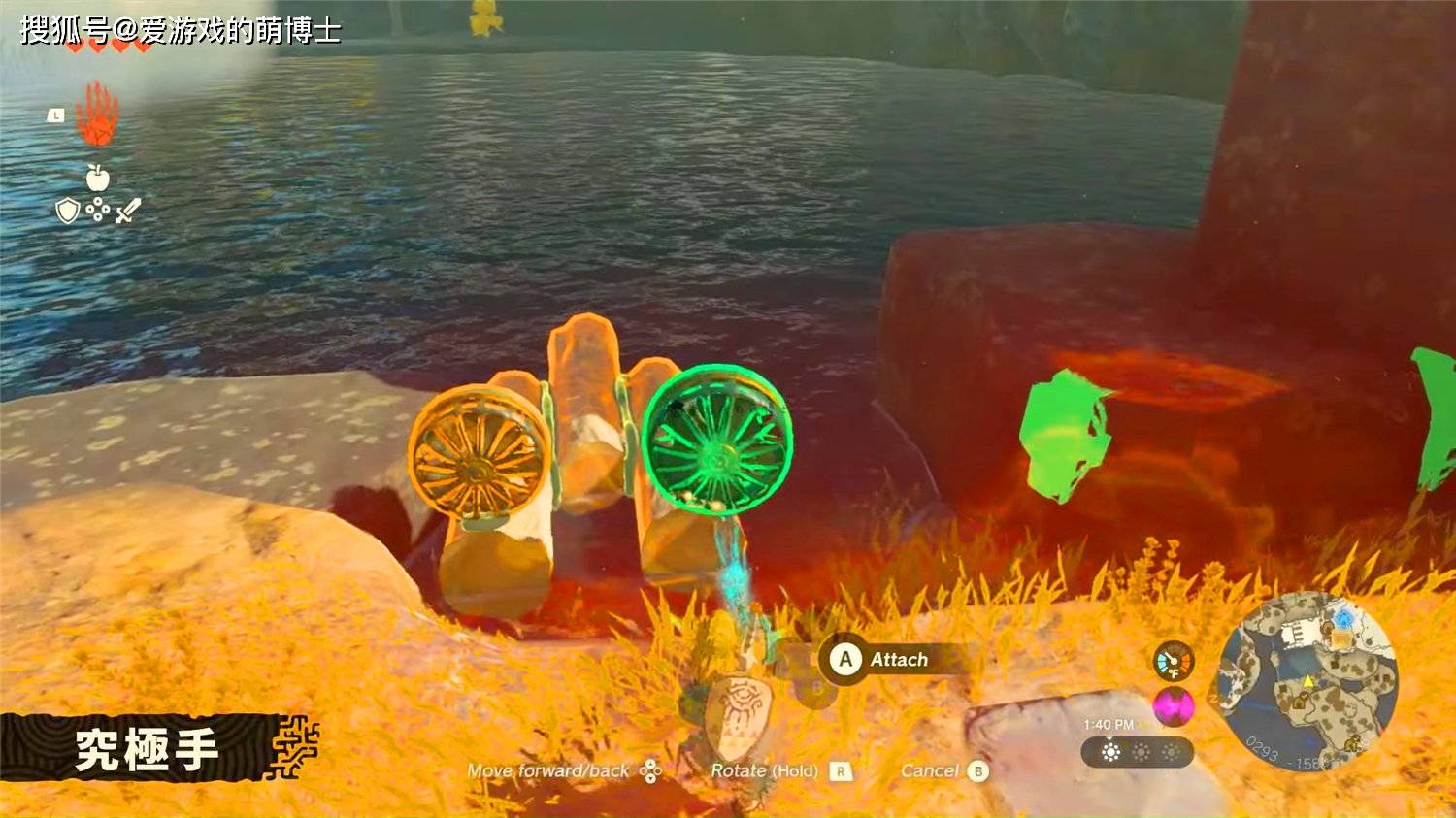
Task: Choose the sword quick-select icon
Action: pos(128,210)
